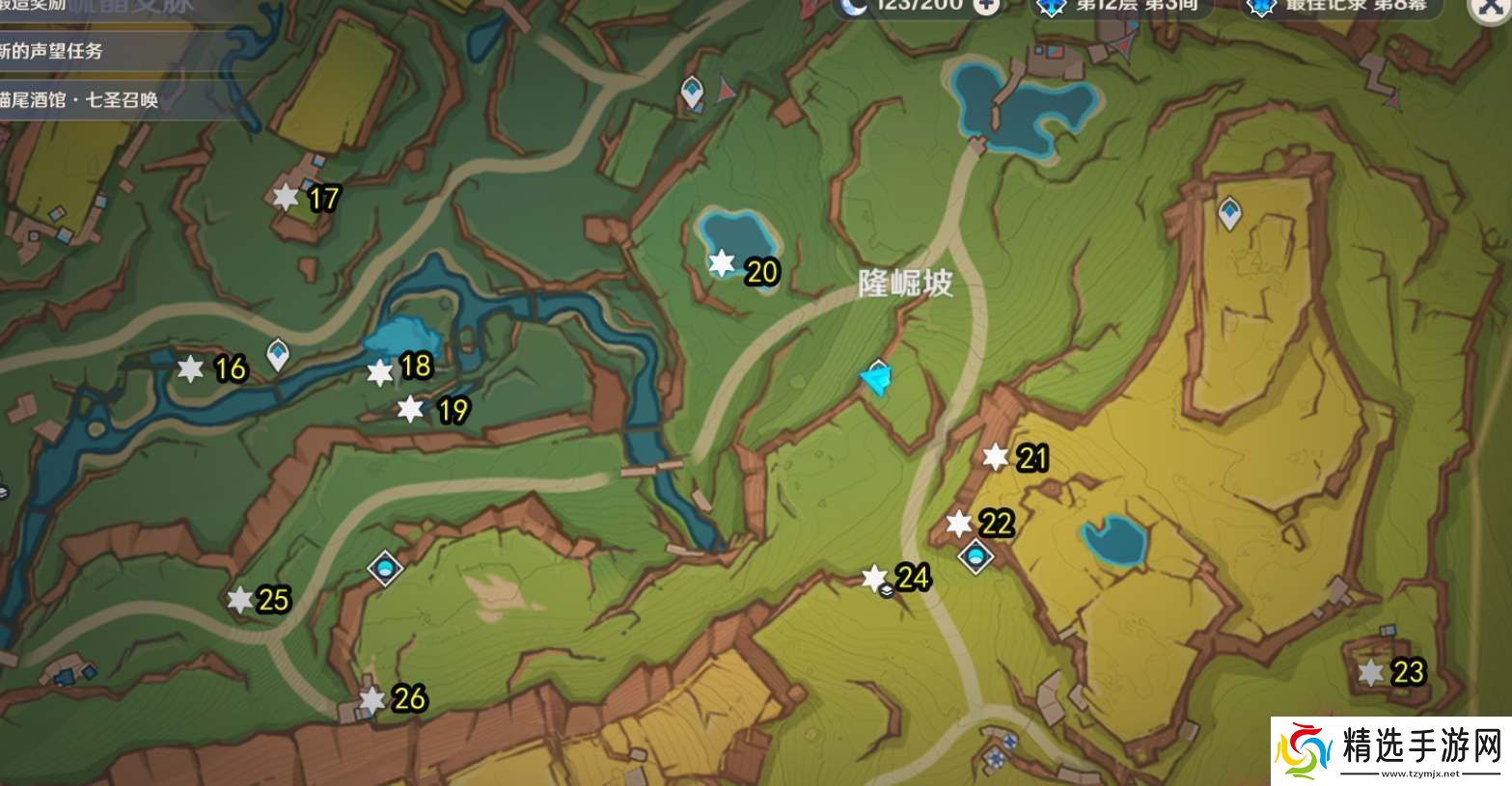Viewport: 1512px width, 786px height.
Task: Click the star marker numbered 26
Action: pyautogui.click(x=372, y=700)
